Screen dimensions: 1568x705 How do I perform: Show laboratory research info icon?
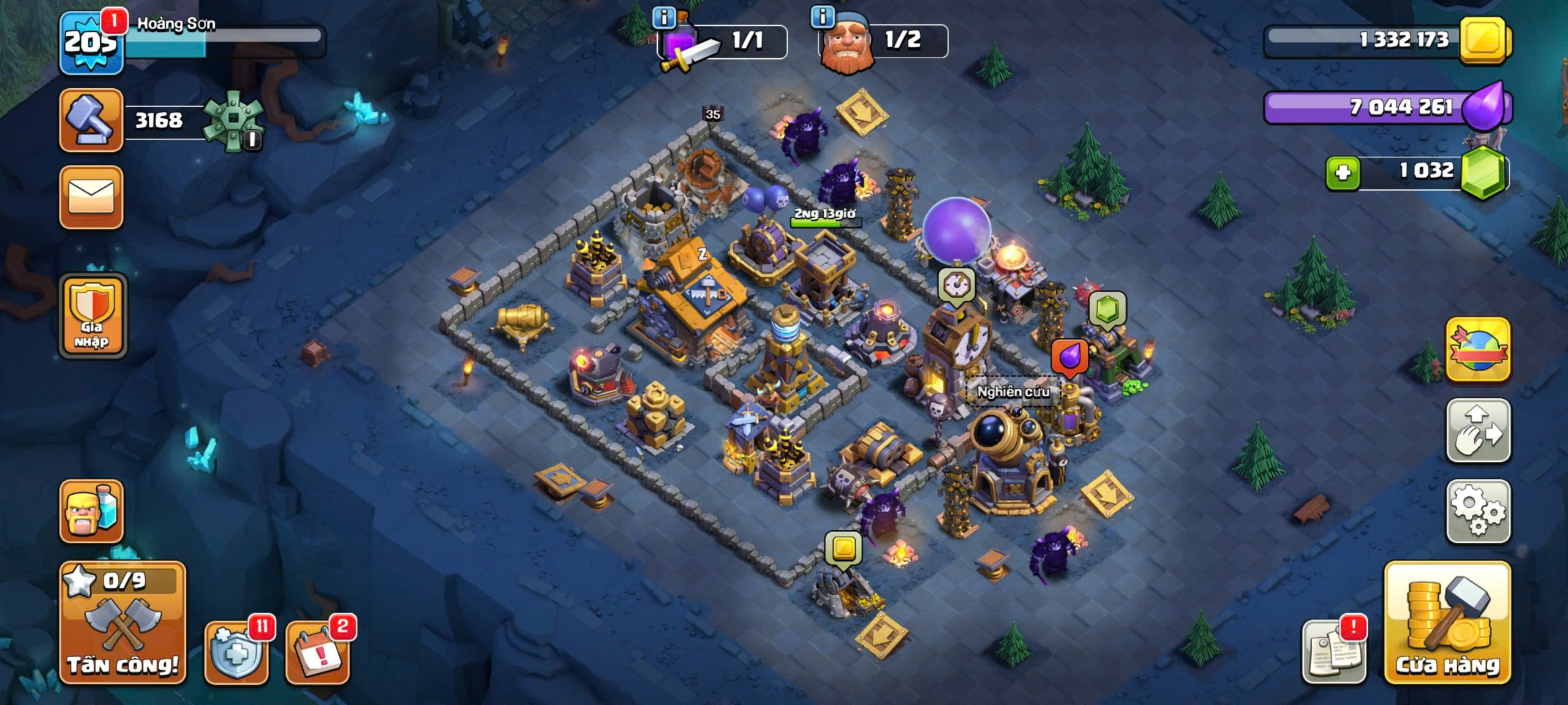[x=664, y=17]
